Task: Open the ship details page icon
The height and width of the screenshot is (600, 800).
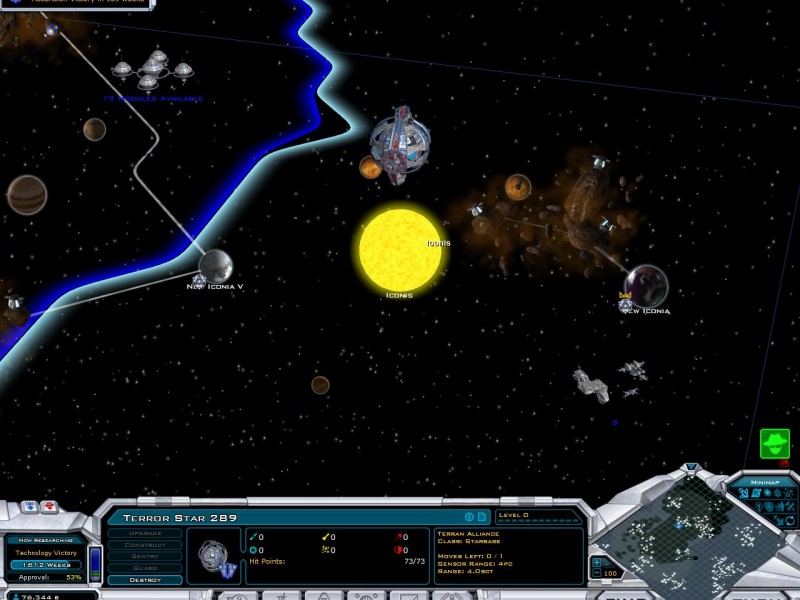Action: click(481, 517)
